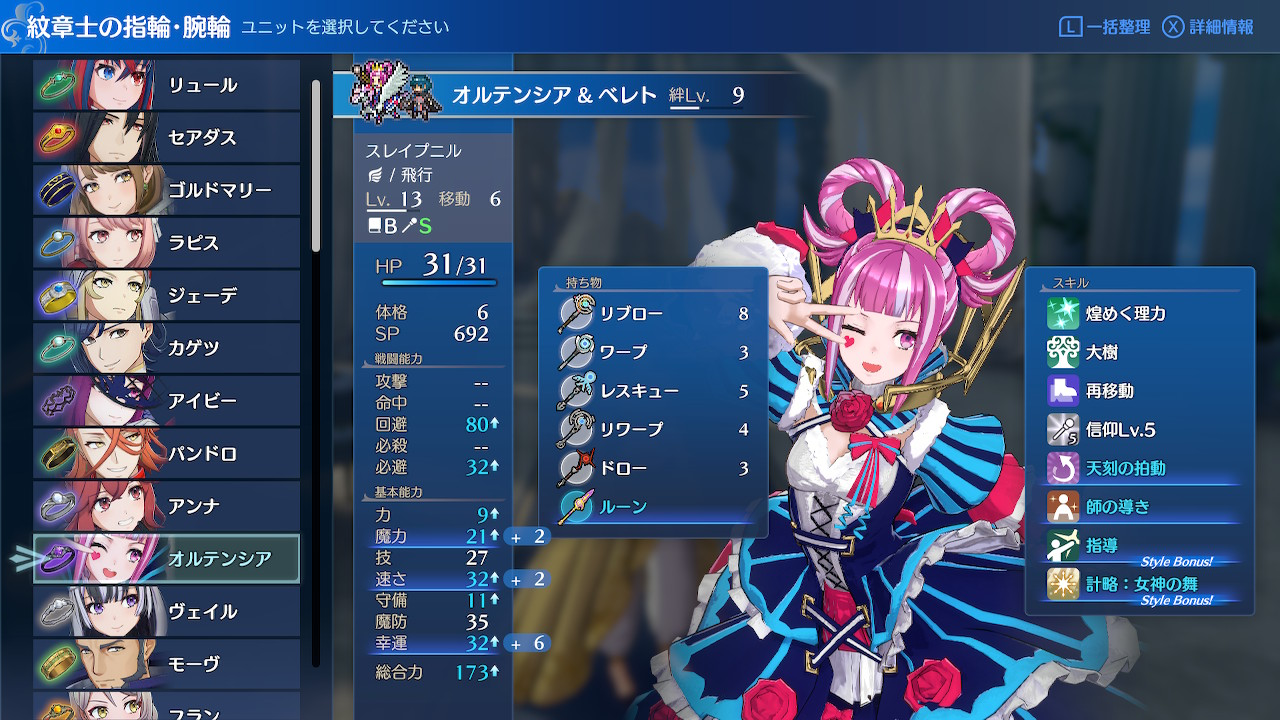Choose ヴェイル from the unit list

click(167, 611)
